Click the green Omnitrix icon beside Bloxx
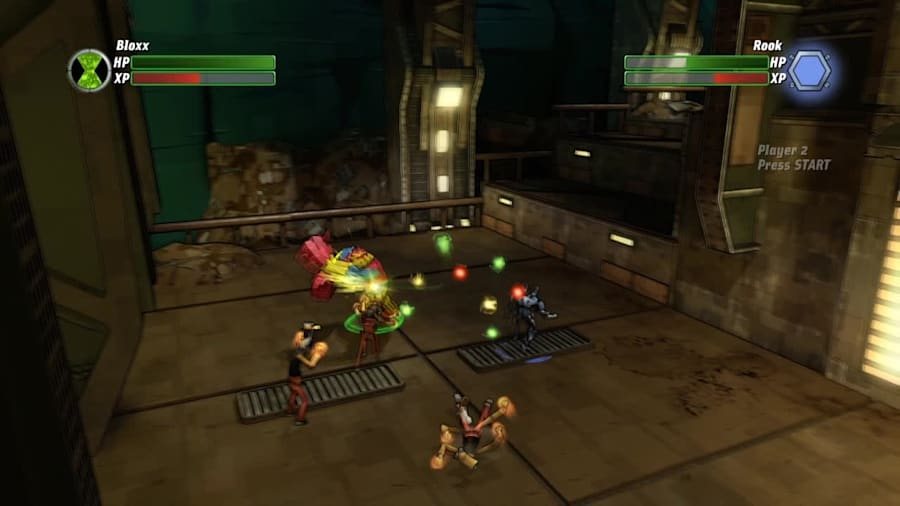Viewport: 900px width, 506px height. (89, 70)
